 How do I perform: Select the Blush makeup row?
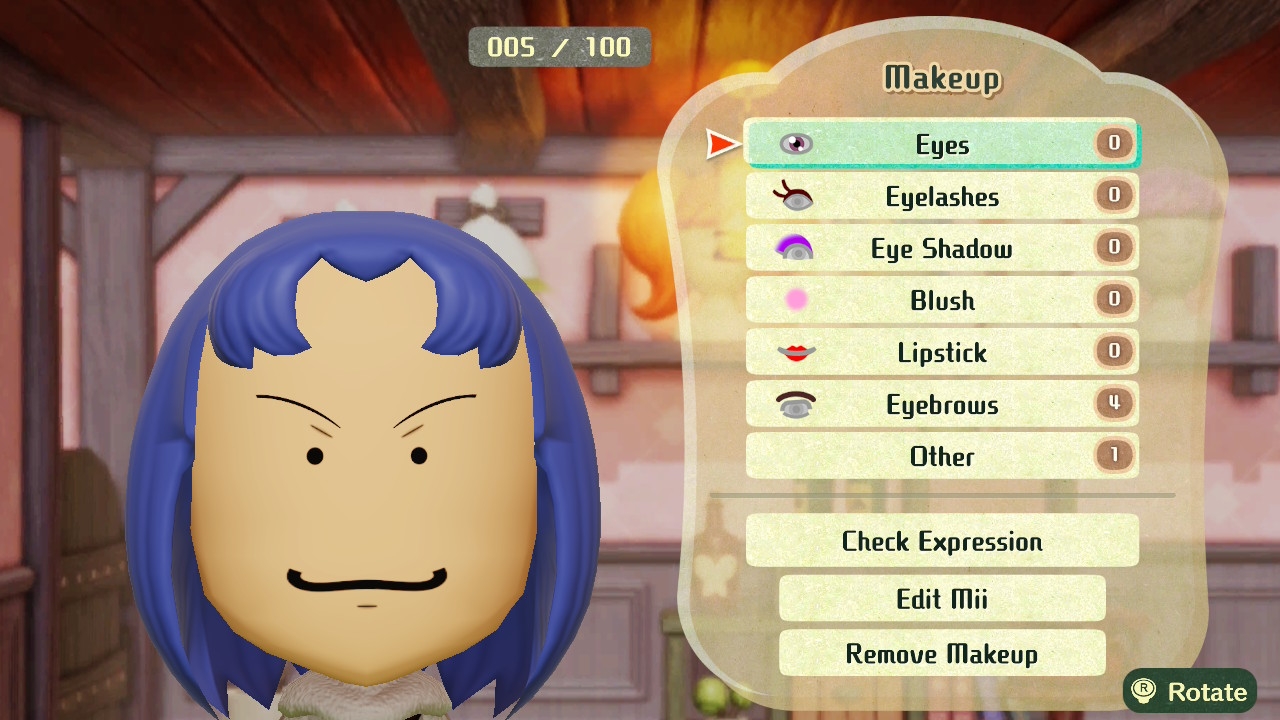(x=941, y=301)
